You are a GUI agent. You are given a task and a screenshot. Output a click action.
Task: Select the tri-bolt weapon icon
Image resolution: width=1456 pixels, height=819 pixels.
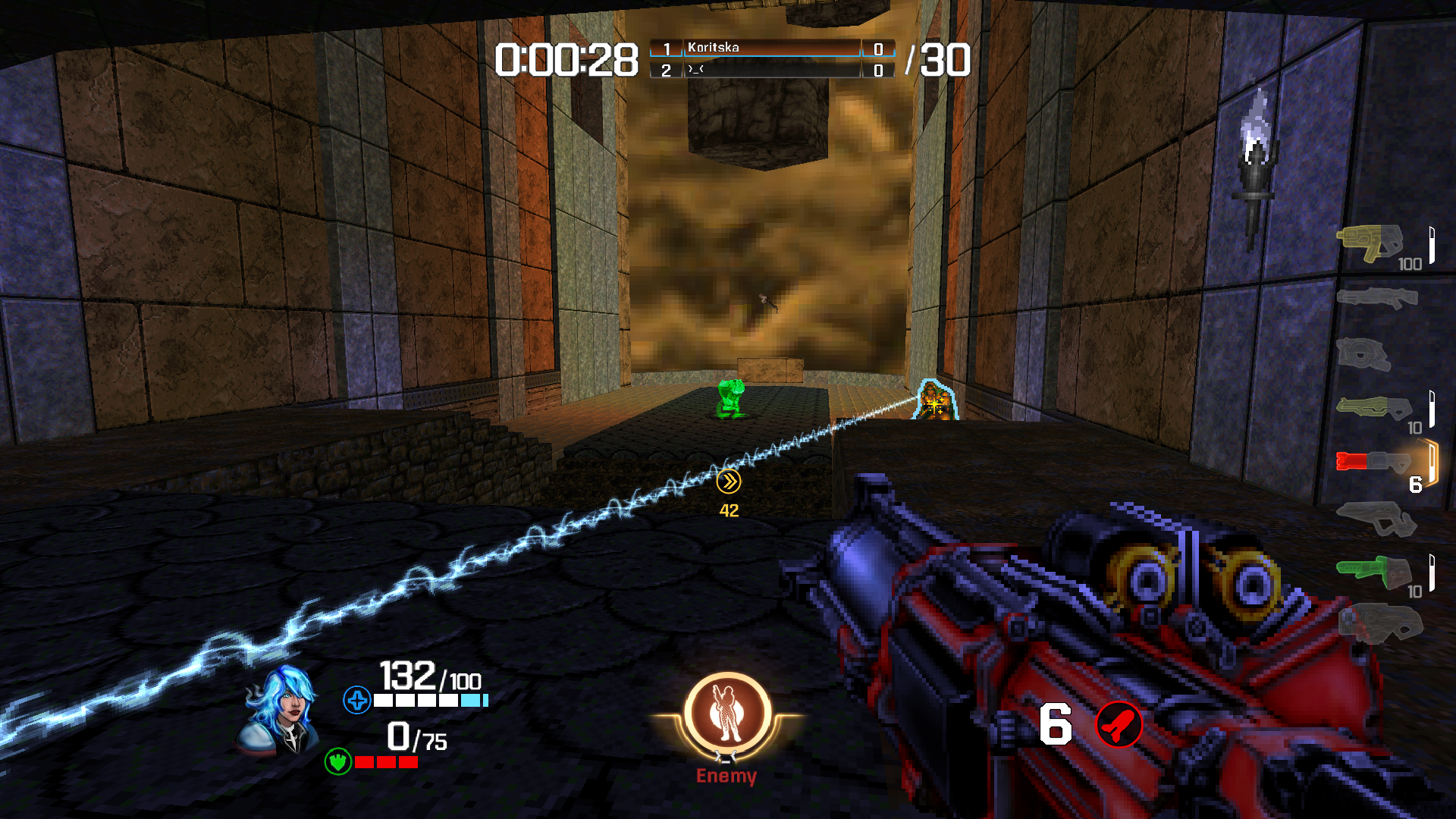click(1373, 408)
